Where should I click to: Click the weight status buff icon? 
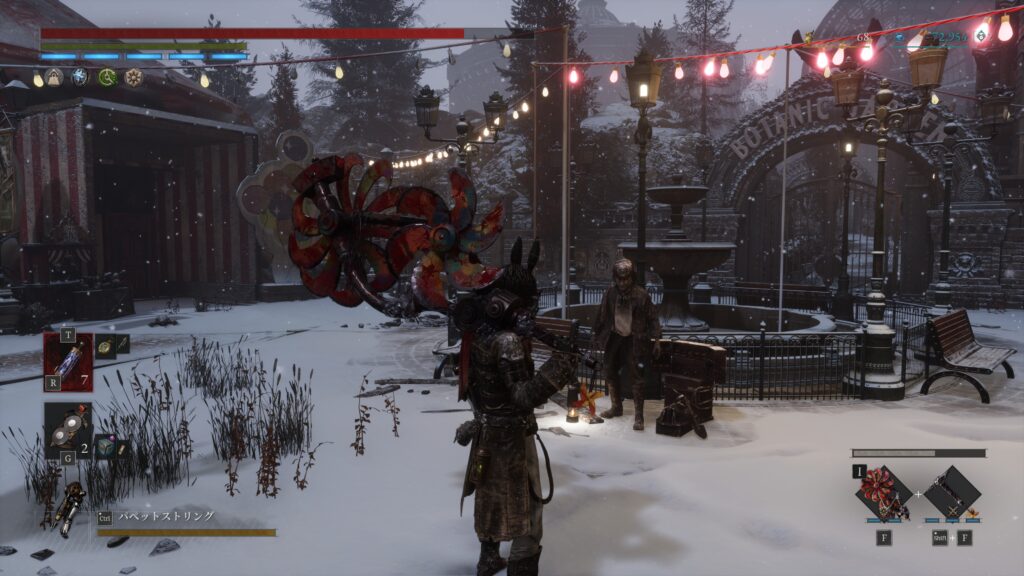54,77
